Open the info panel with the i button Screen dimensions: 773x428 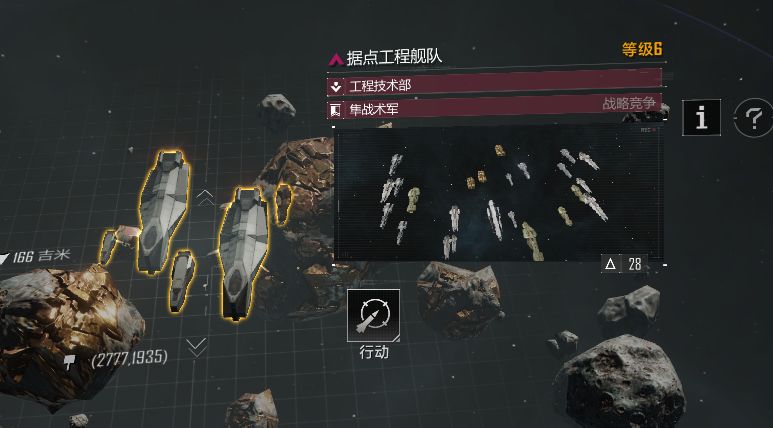701,118
